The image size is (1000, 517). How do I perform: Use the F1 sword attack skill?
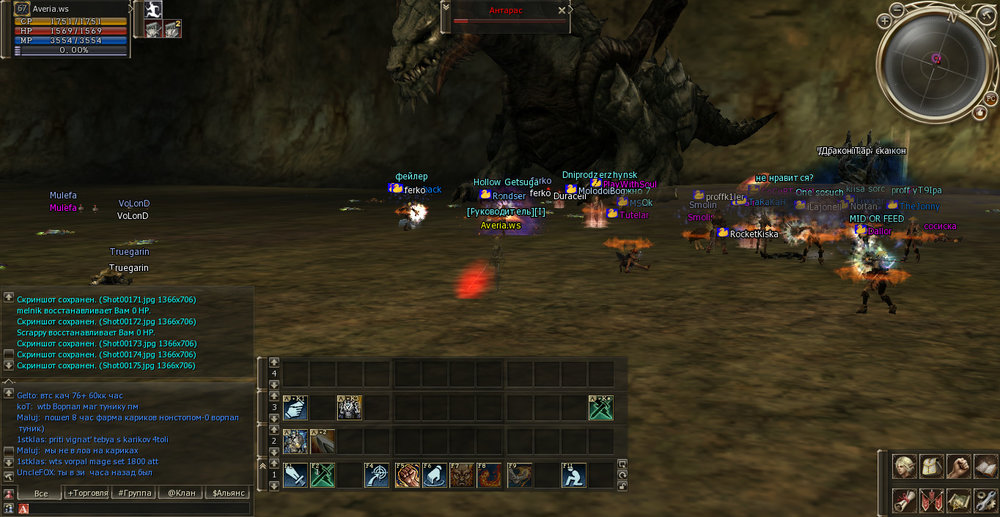(295, 475)
